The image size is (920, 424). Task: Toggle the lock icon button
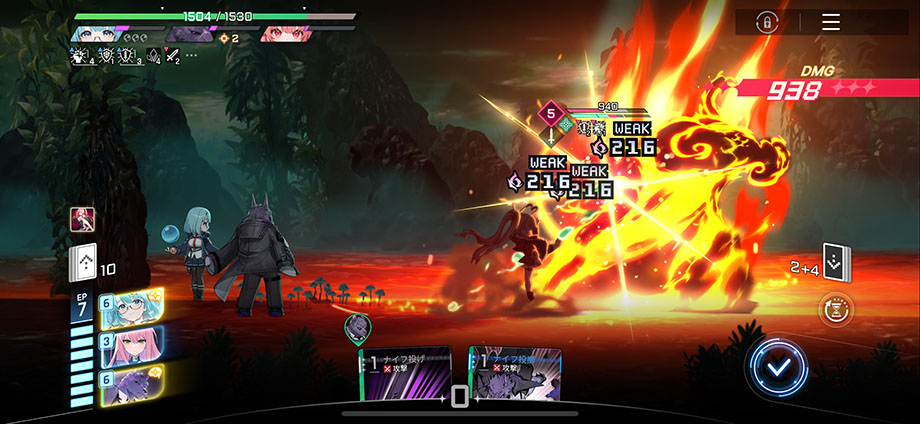pos(767,22)
